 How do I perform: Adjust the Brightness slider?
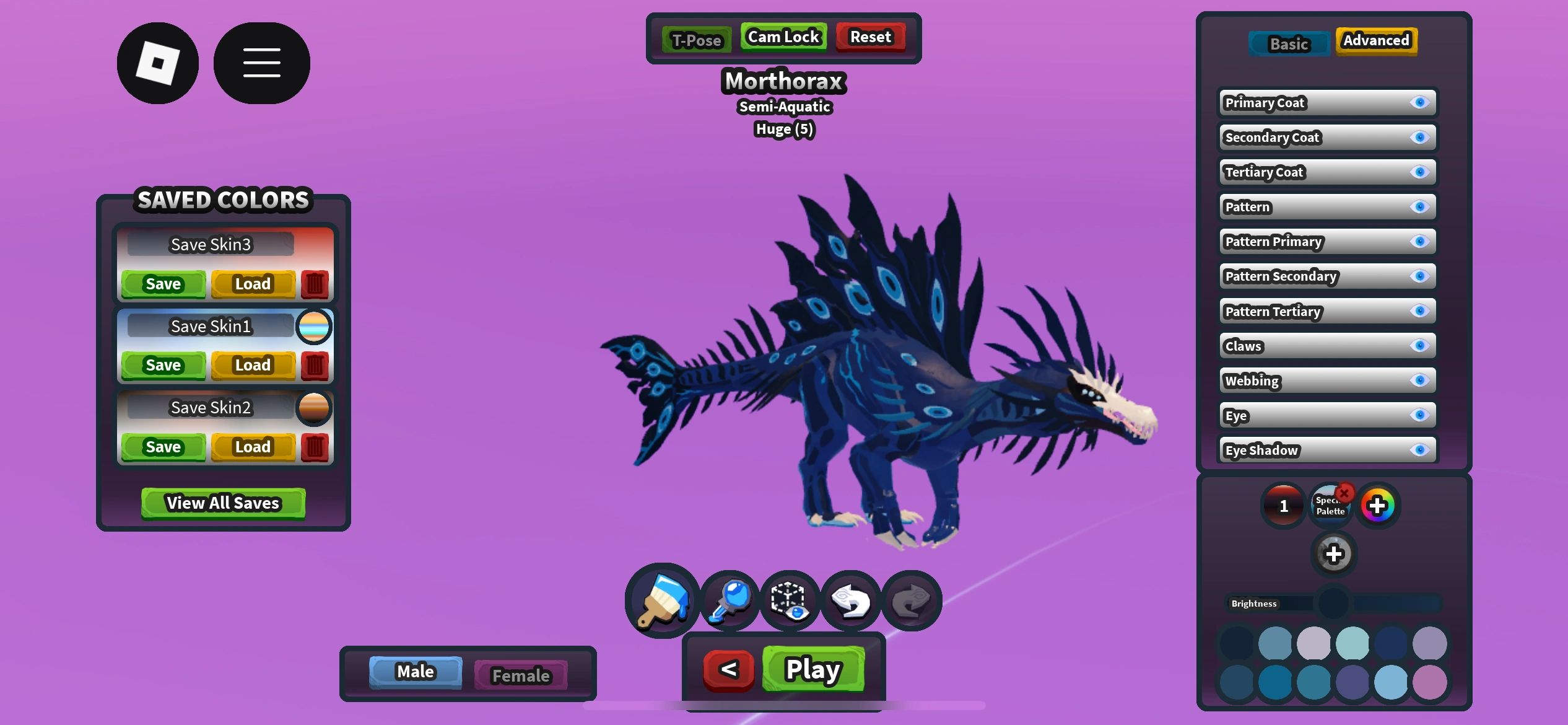coord(1335,602)
